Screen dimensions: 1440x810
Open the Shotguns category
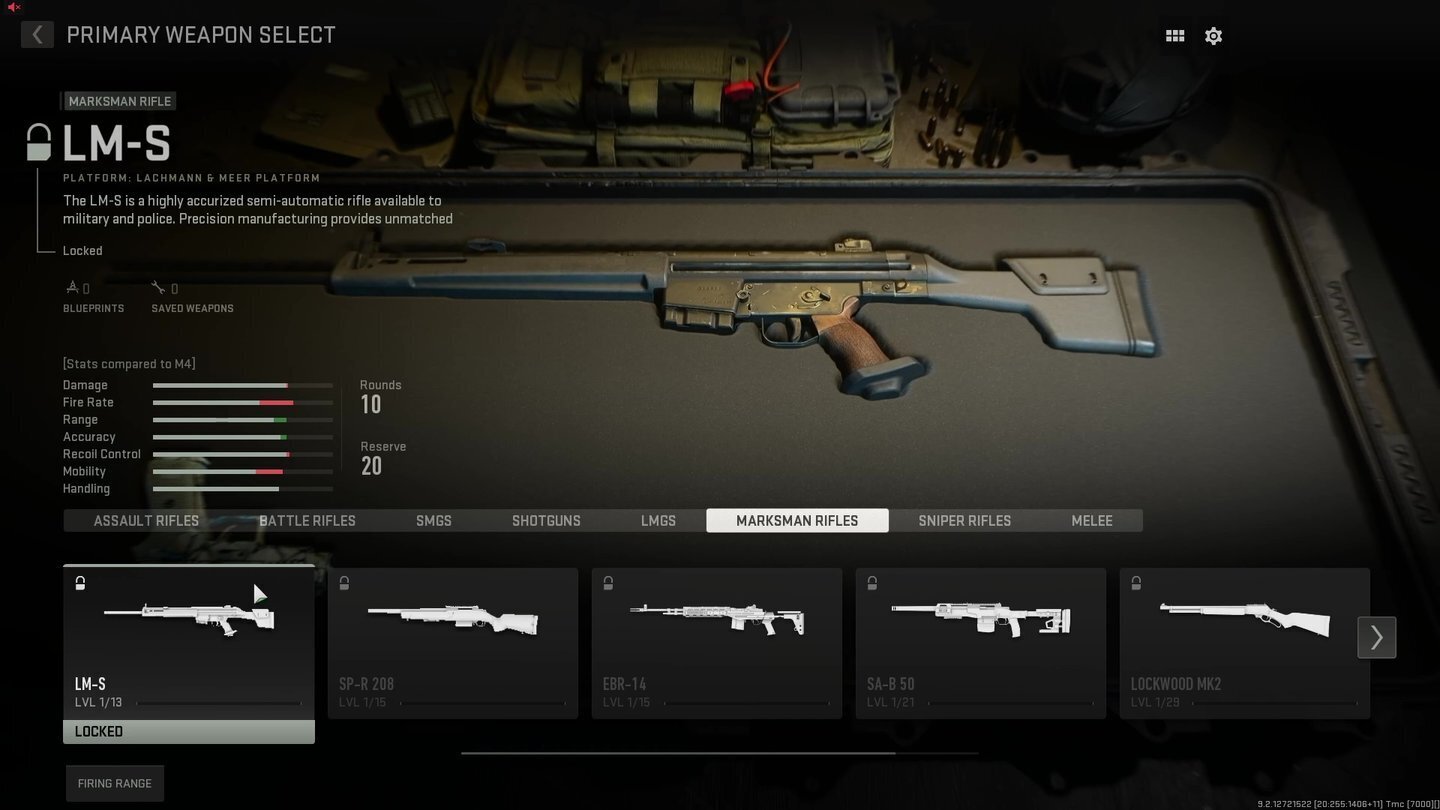[546, 520]
